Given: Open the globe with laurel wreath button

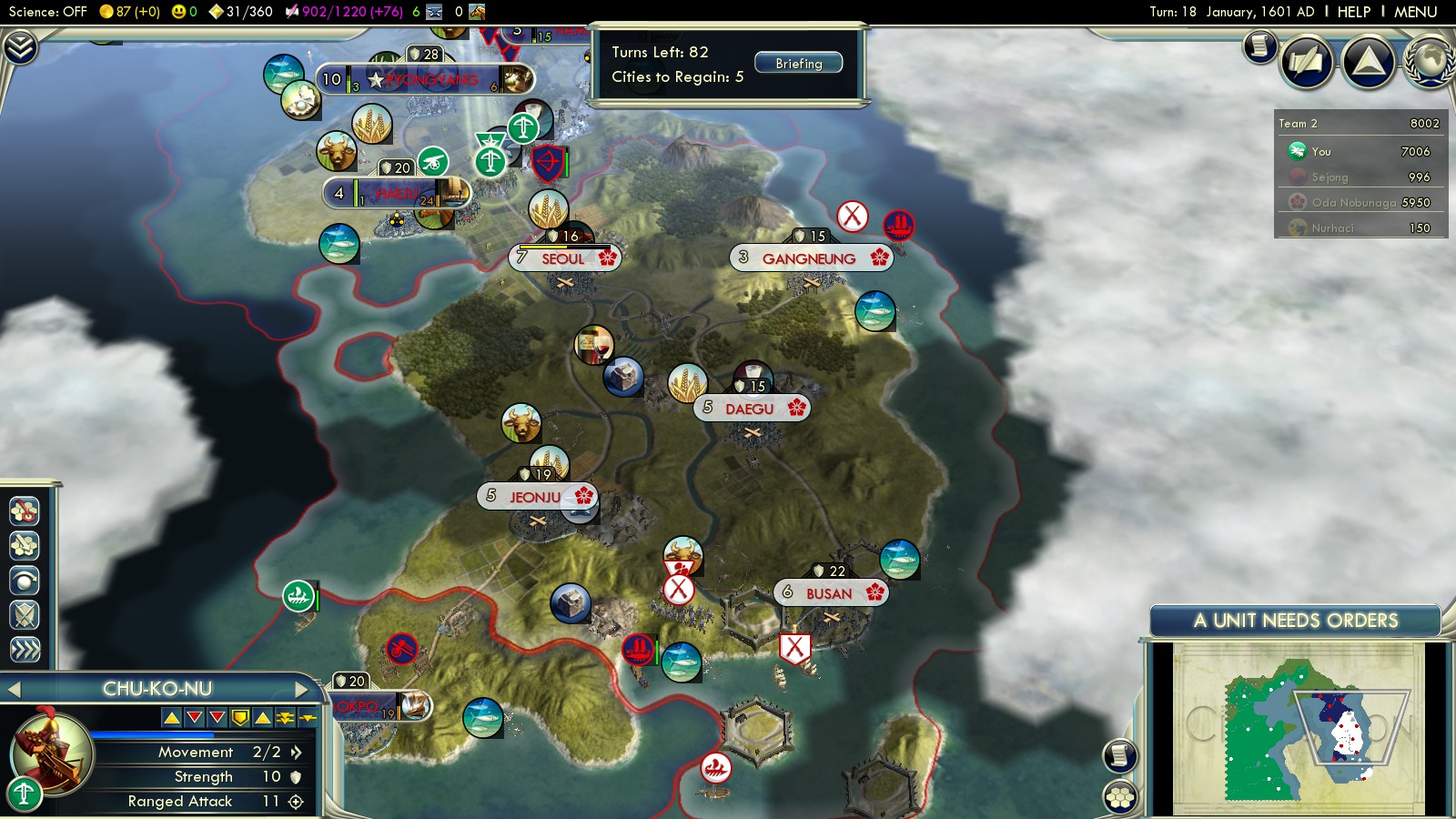Looking at the screenshot, I should 1431,62.
